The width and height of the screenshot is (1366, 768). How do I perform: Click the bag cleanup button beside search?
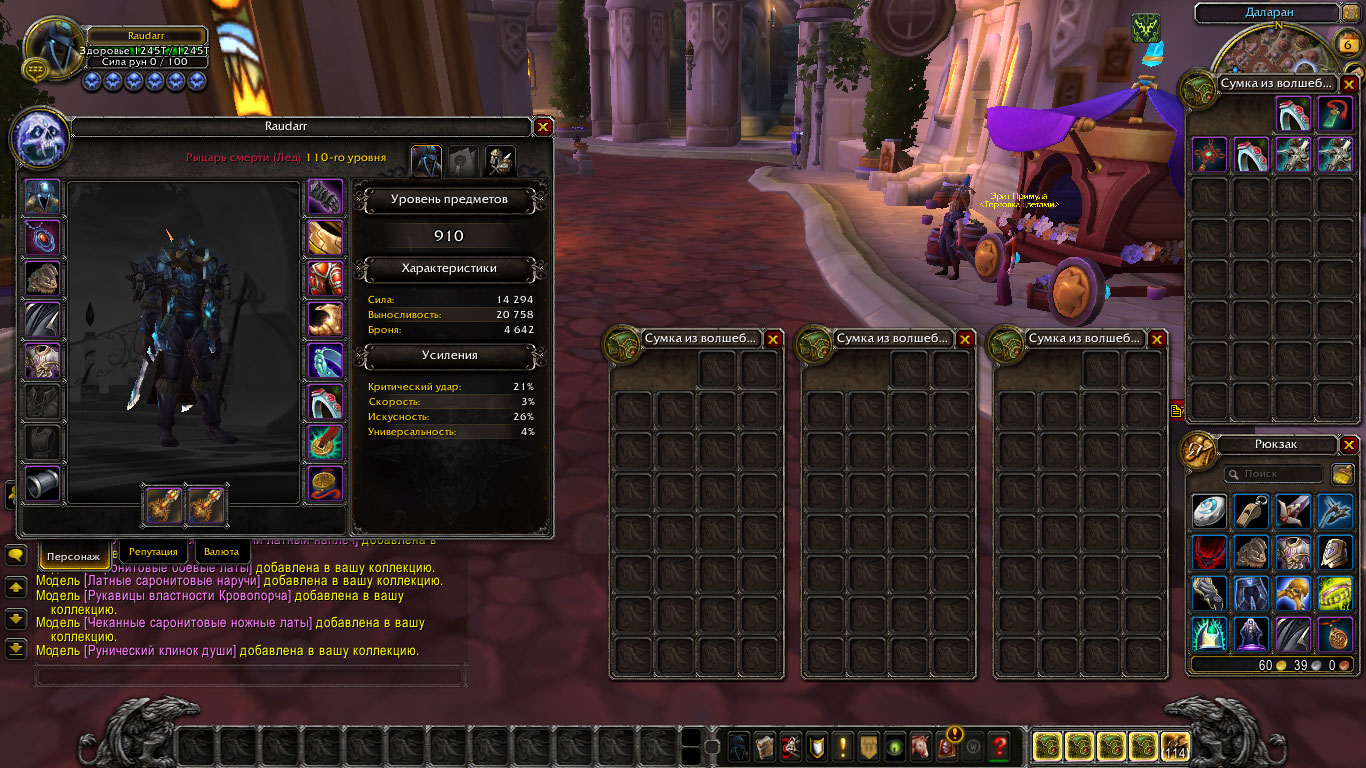point(1343,474)
